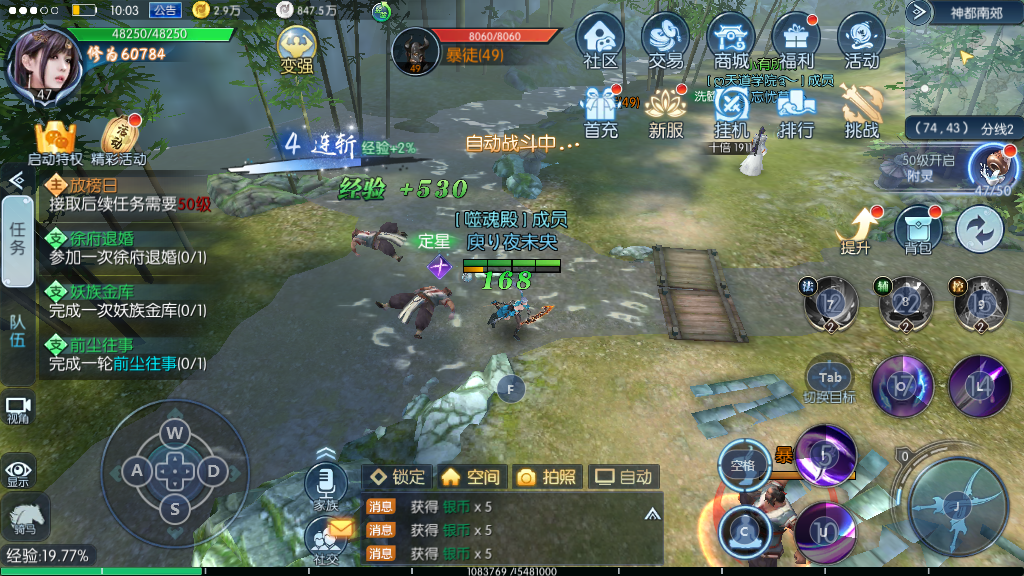1024x576 pixels.
Task: Open the 排行 rankings
Action: [796, 110]
